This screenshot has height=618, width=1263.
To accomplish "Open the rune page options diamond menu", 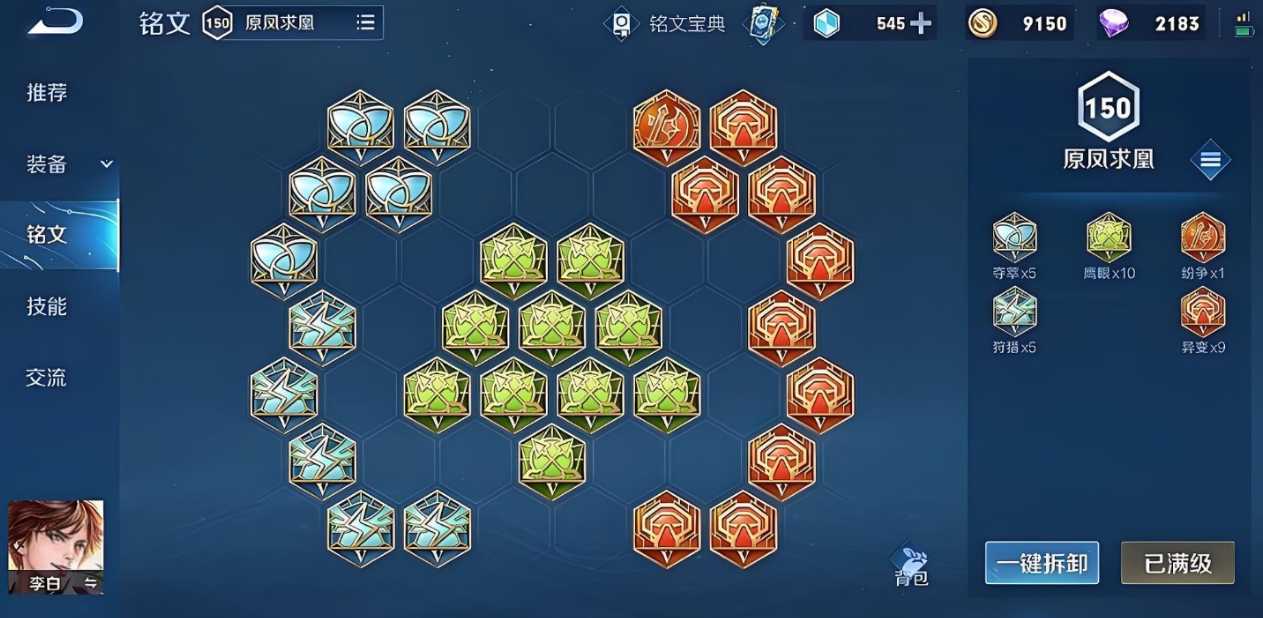I will 1210,160.
